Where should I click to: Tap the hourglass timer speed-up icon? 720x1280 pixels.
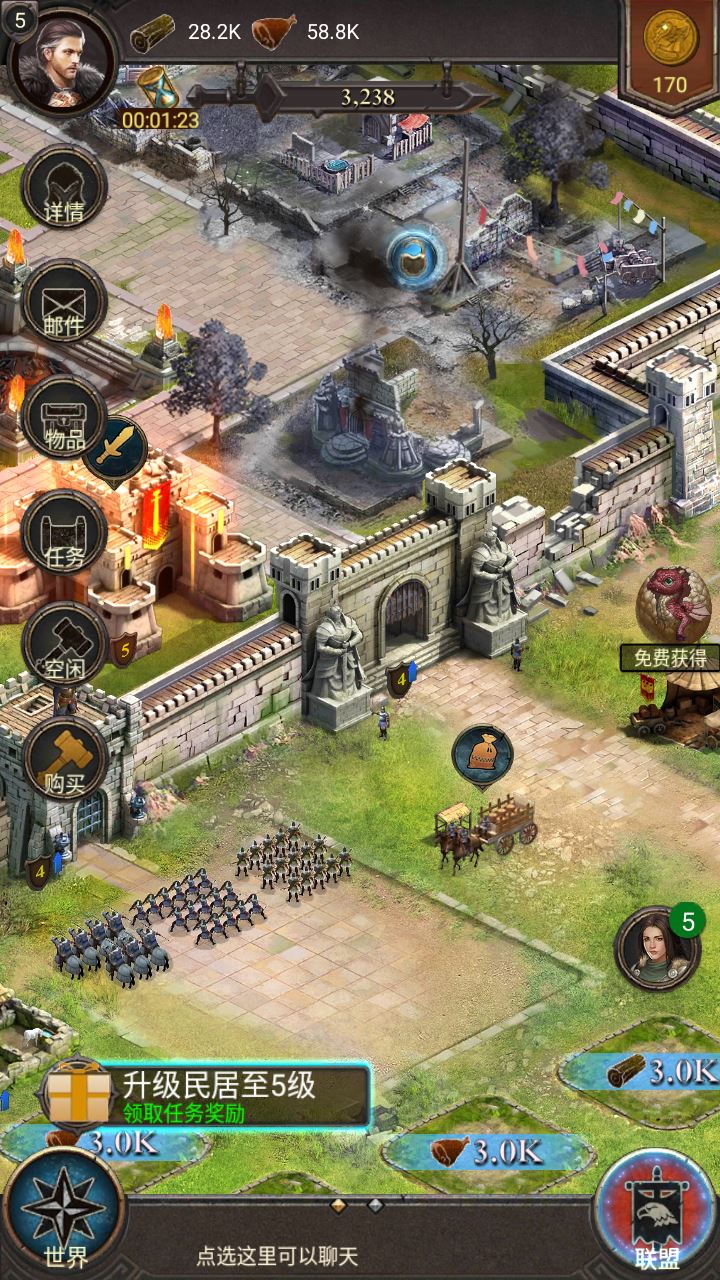tap(158, 90)
